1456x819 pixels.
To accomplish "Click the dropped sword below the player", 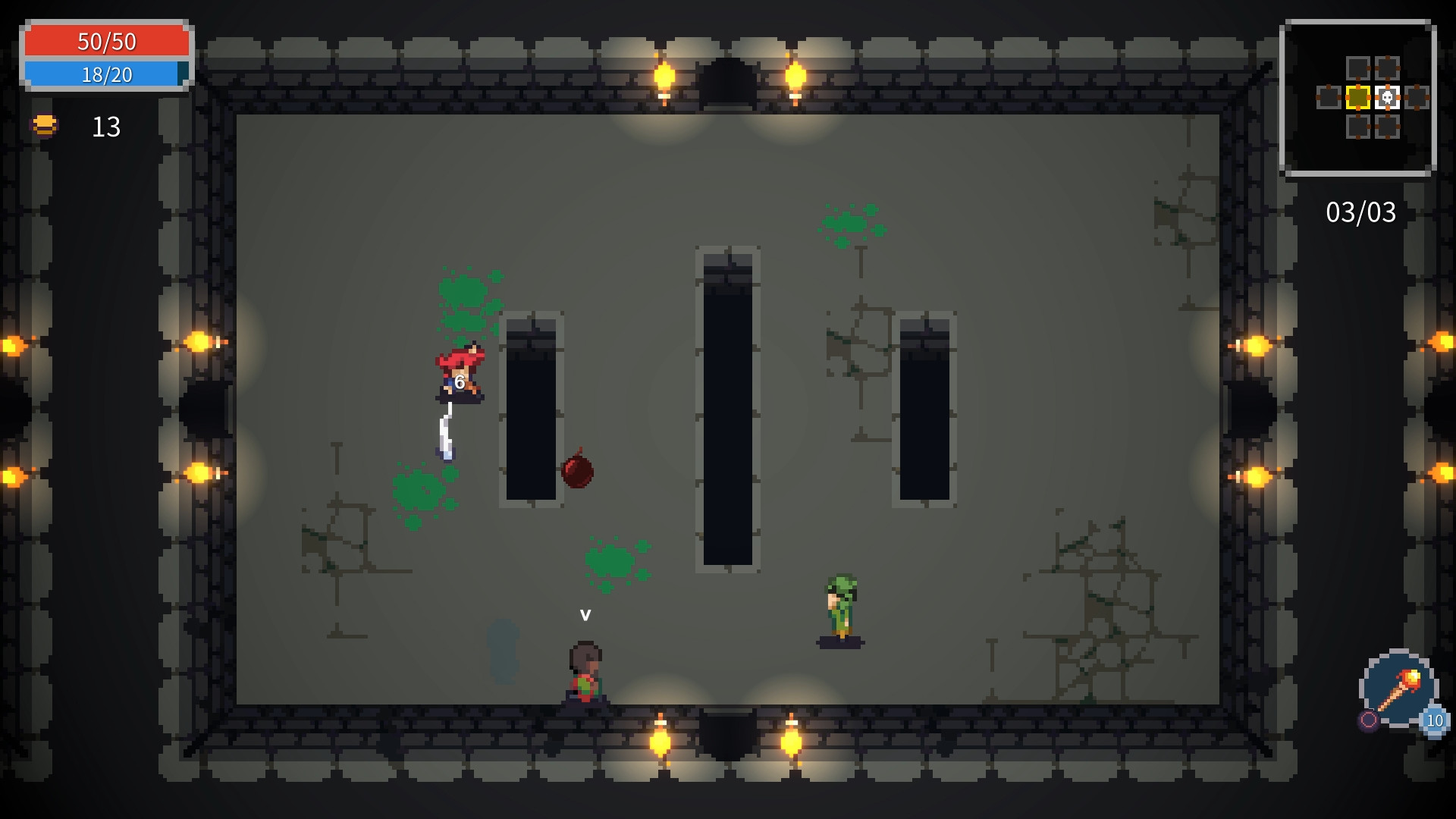I will coord(446,432).
